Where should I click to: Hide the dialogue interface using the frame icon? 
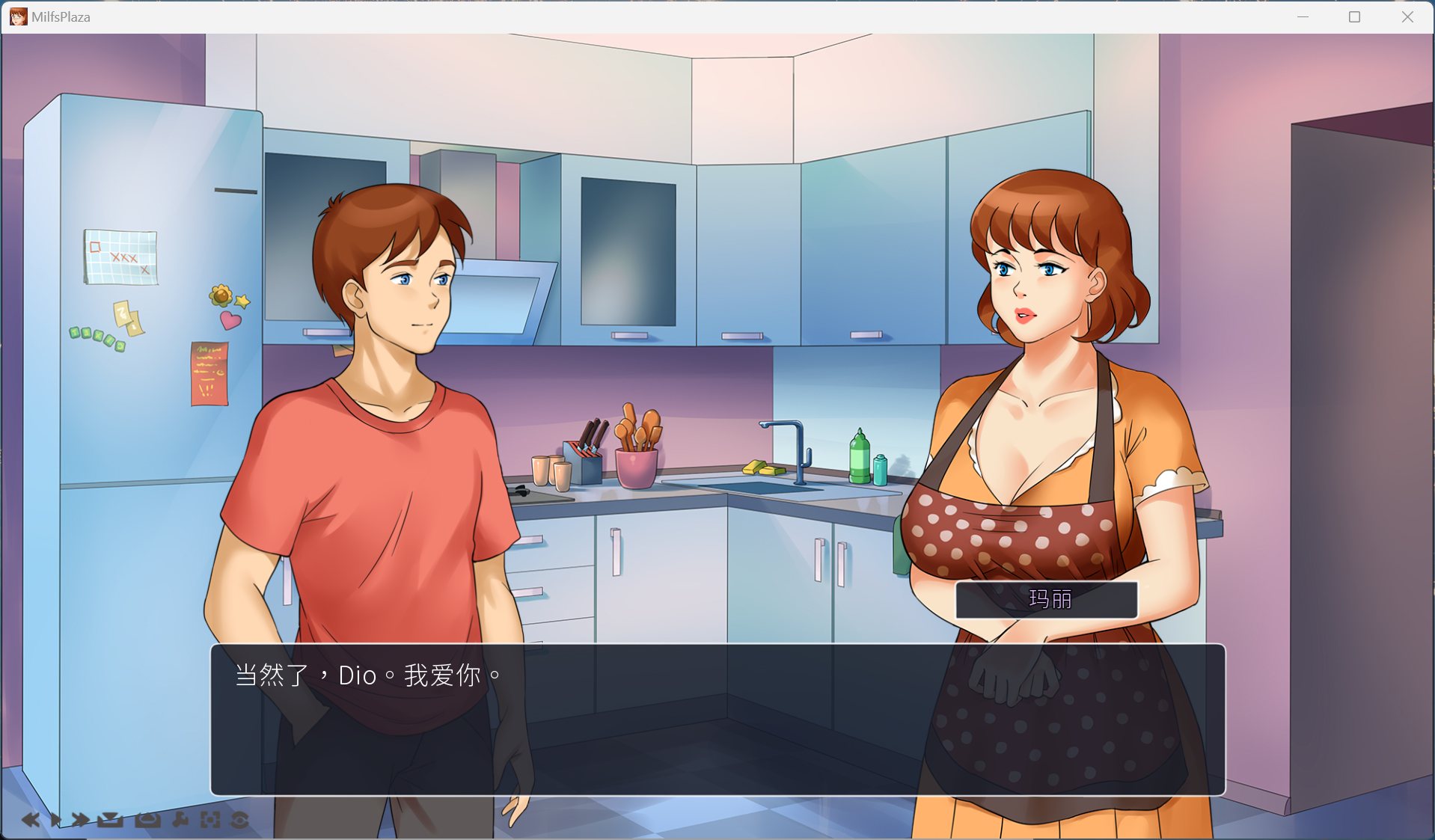(x=210, y=819)
